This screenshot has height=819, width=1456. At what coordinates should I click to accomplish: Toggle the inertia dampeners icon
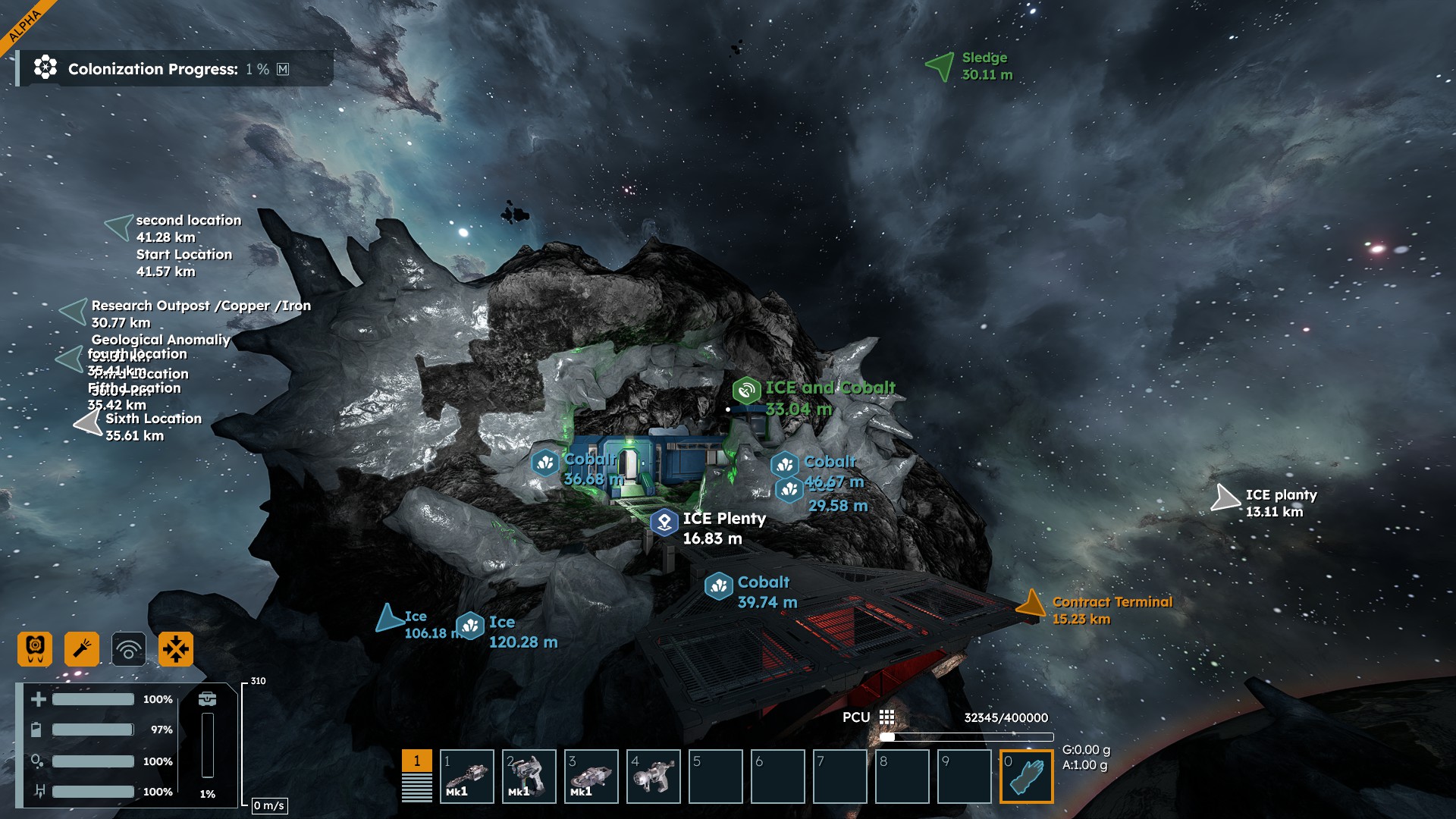176,649
